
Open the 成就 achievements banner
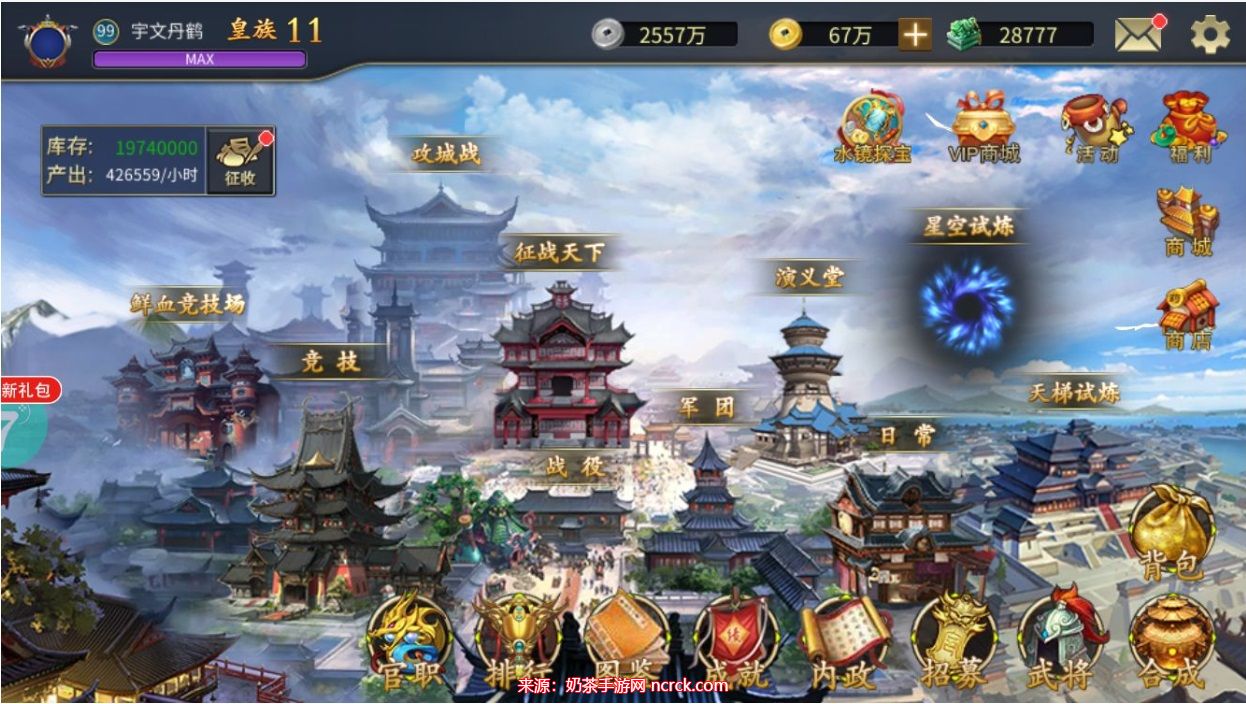pyautogui.click(x=735, y=642)
